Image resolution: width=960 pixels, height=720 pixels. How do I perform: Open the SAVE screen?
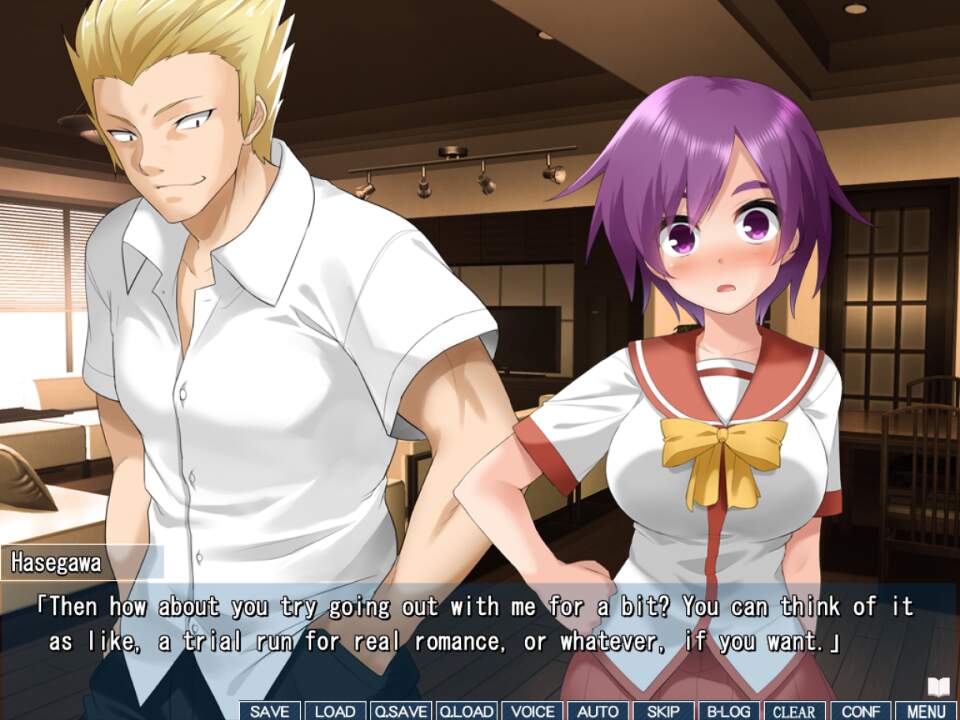pyautogui.click(x=270, y=711)
